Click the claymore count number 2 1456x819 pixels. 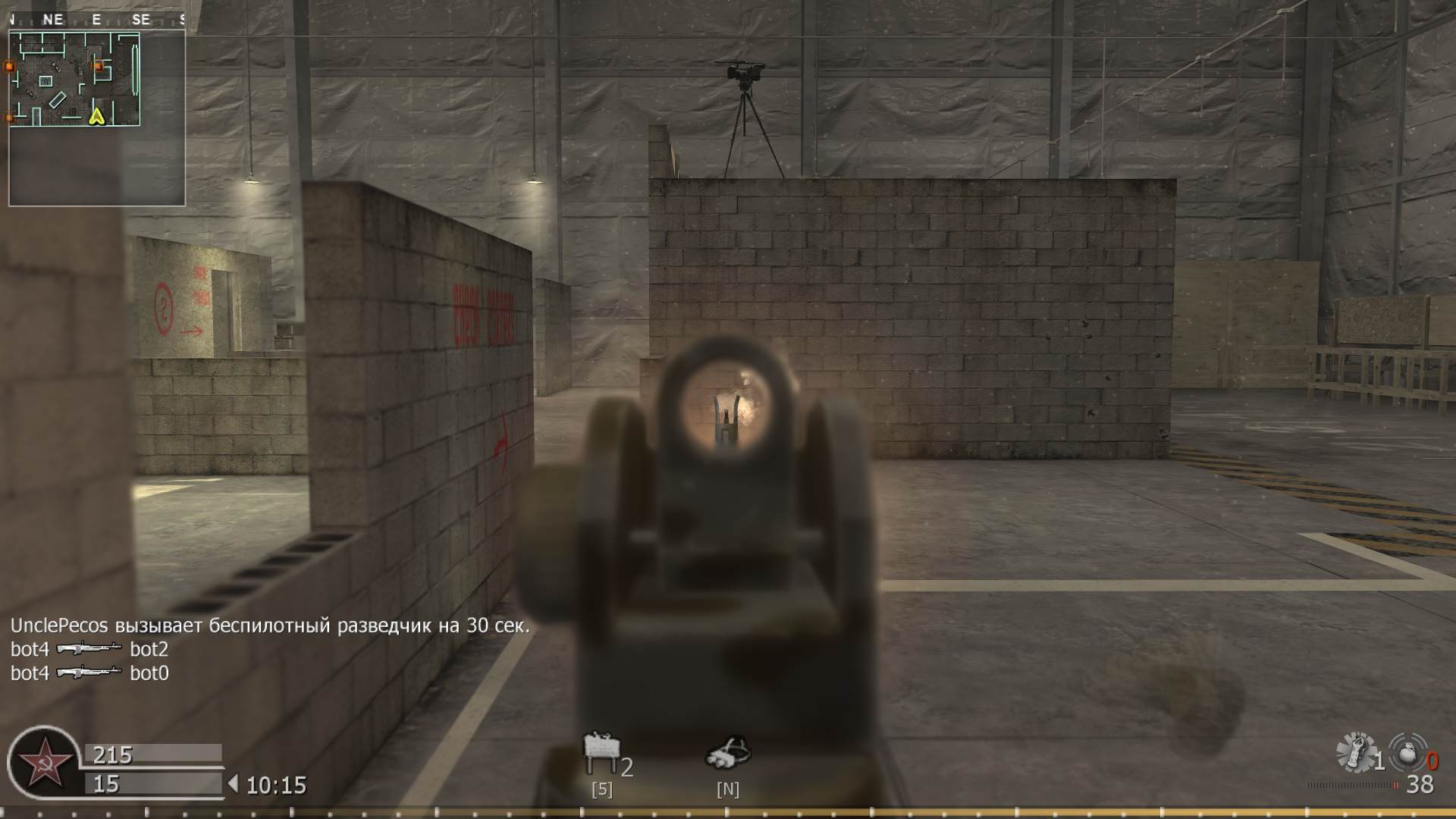[627, 768]
